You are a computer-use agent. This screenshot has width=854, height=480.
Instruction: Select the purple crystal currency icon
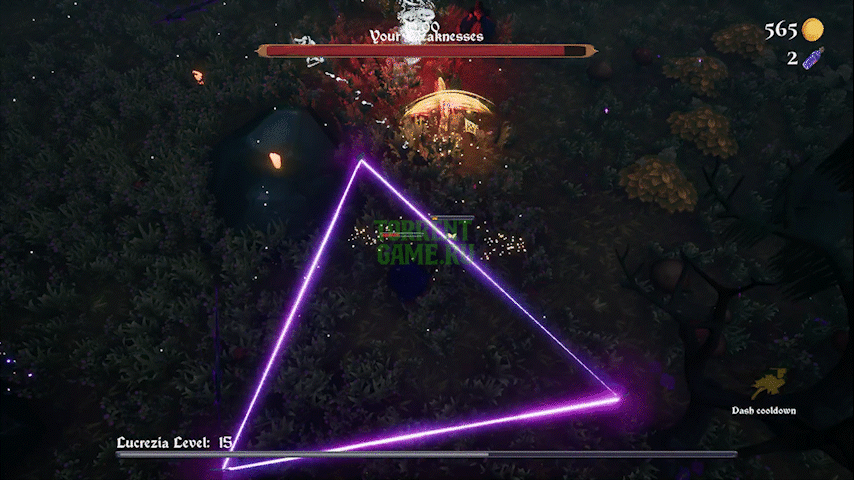pyautogui.click(x=811, y=58)
